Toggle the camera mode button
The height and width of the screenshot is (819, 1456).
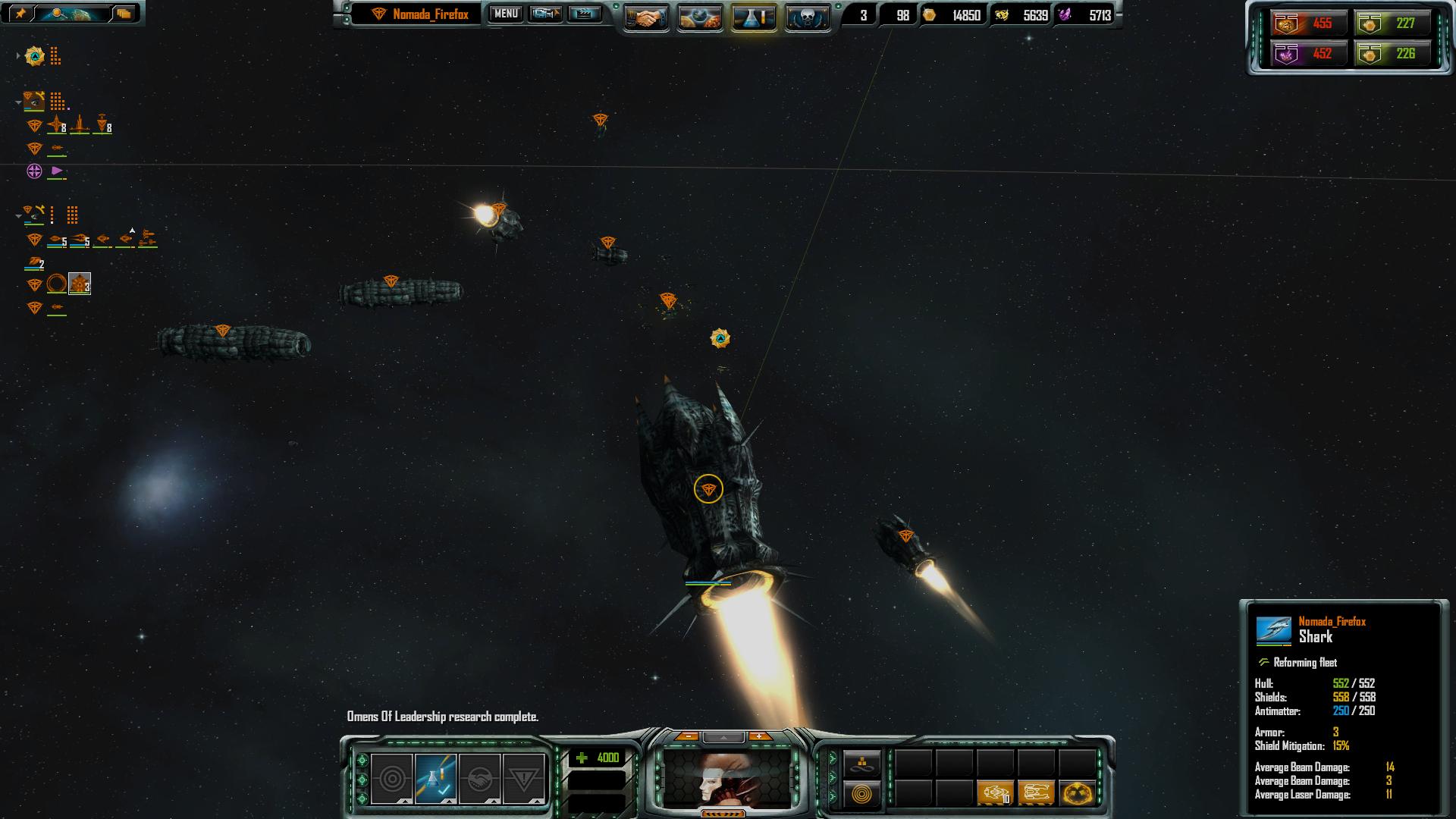[x=545, y=14]
